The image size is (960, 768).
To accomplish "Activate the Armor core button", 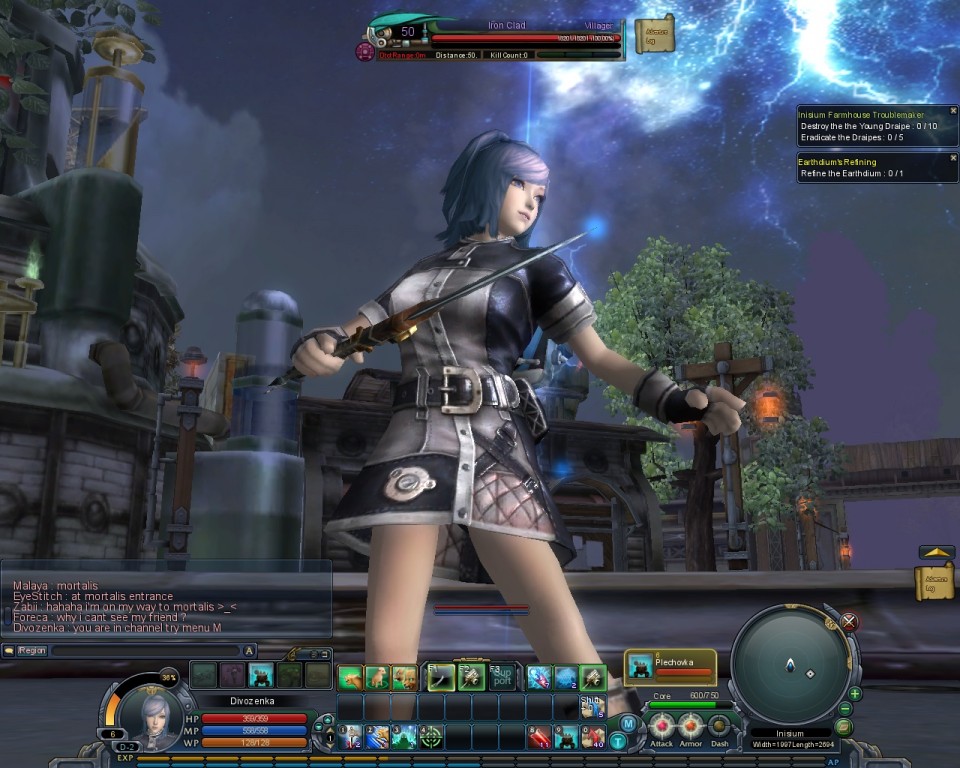I will pyautogui.click(x=691, y=727).
